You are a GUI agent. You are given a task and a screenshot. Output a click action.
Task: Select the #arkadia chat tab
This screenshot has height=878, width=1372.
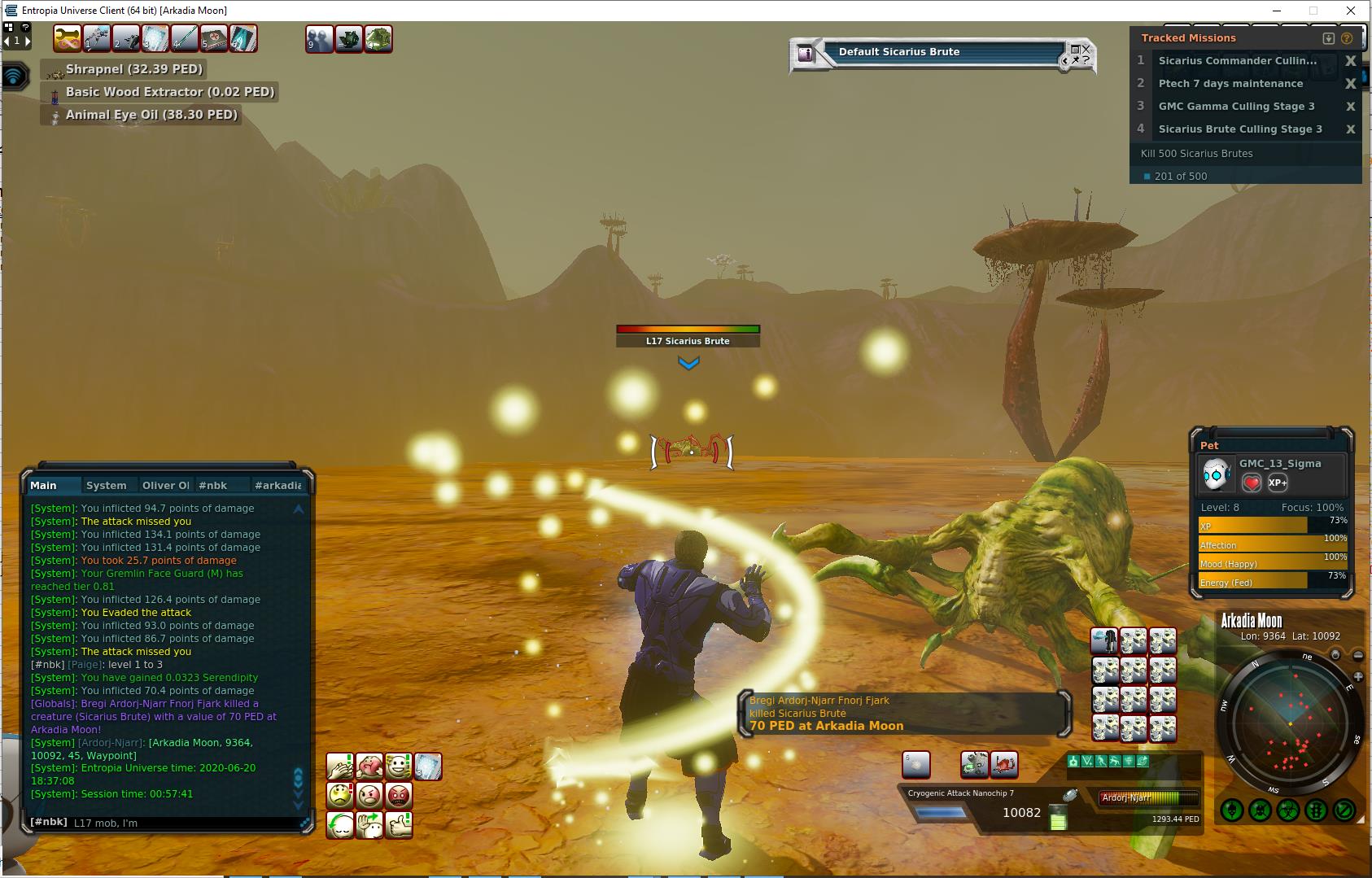[277, 485]
